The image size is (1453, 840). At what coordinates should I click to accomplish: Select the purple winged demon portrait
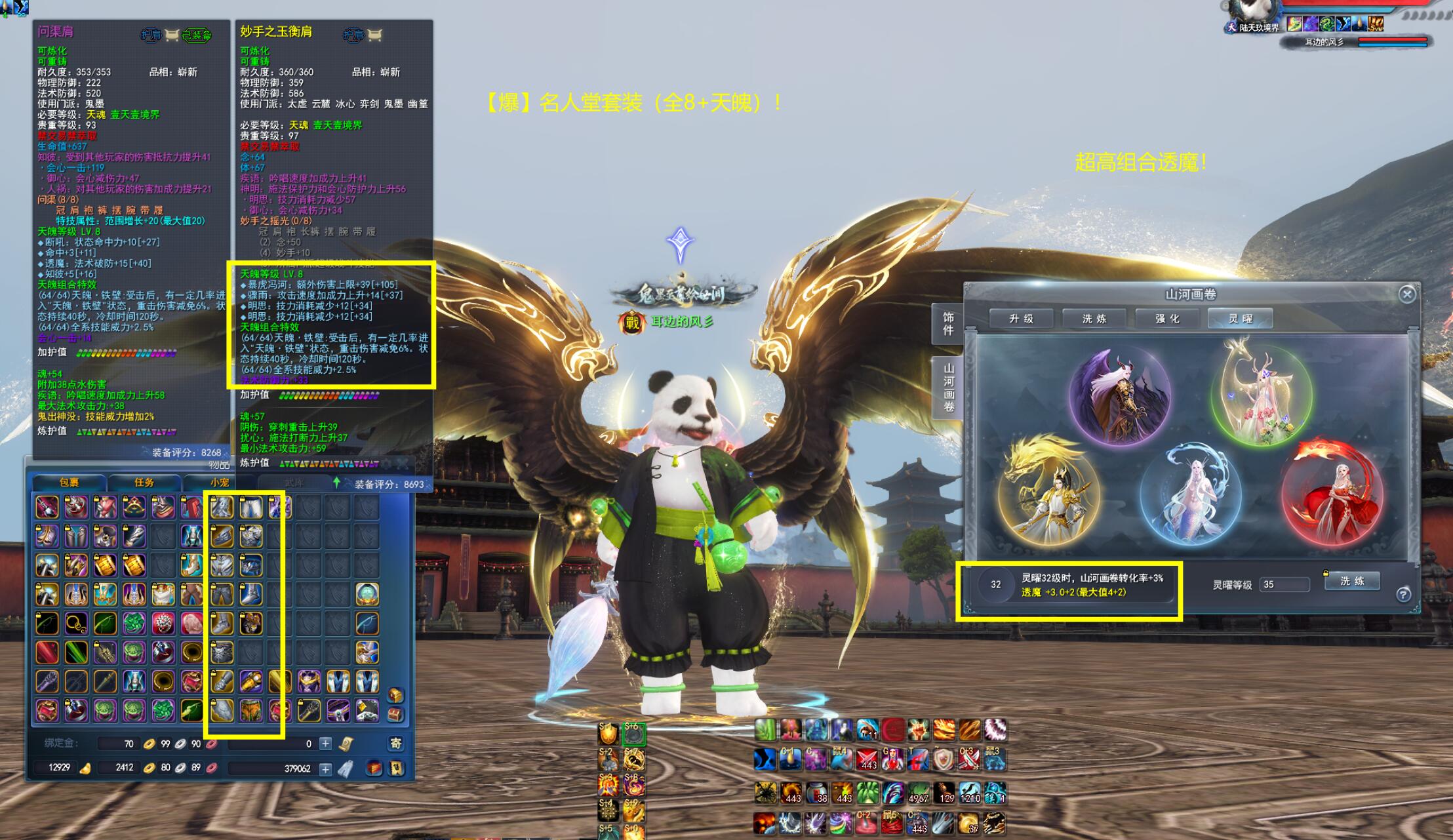[1119, 396]
